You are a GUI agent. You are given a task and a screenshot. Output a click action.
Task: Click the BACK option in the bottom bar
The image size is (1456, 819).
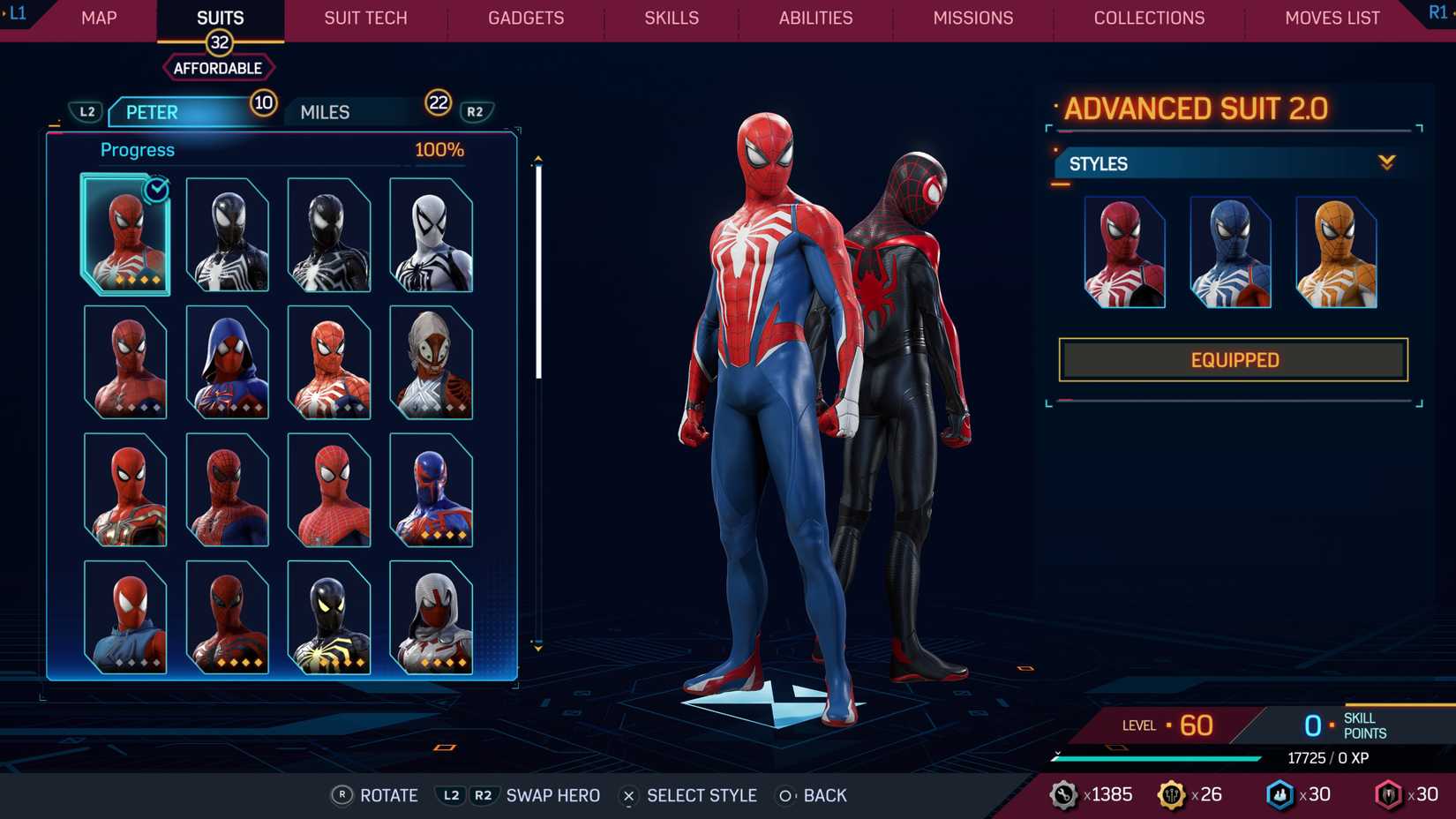pos(825,795)
